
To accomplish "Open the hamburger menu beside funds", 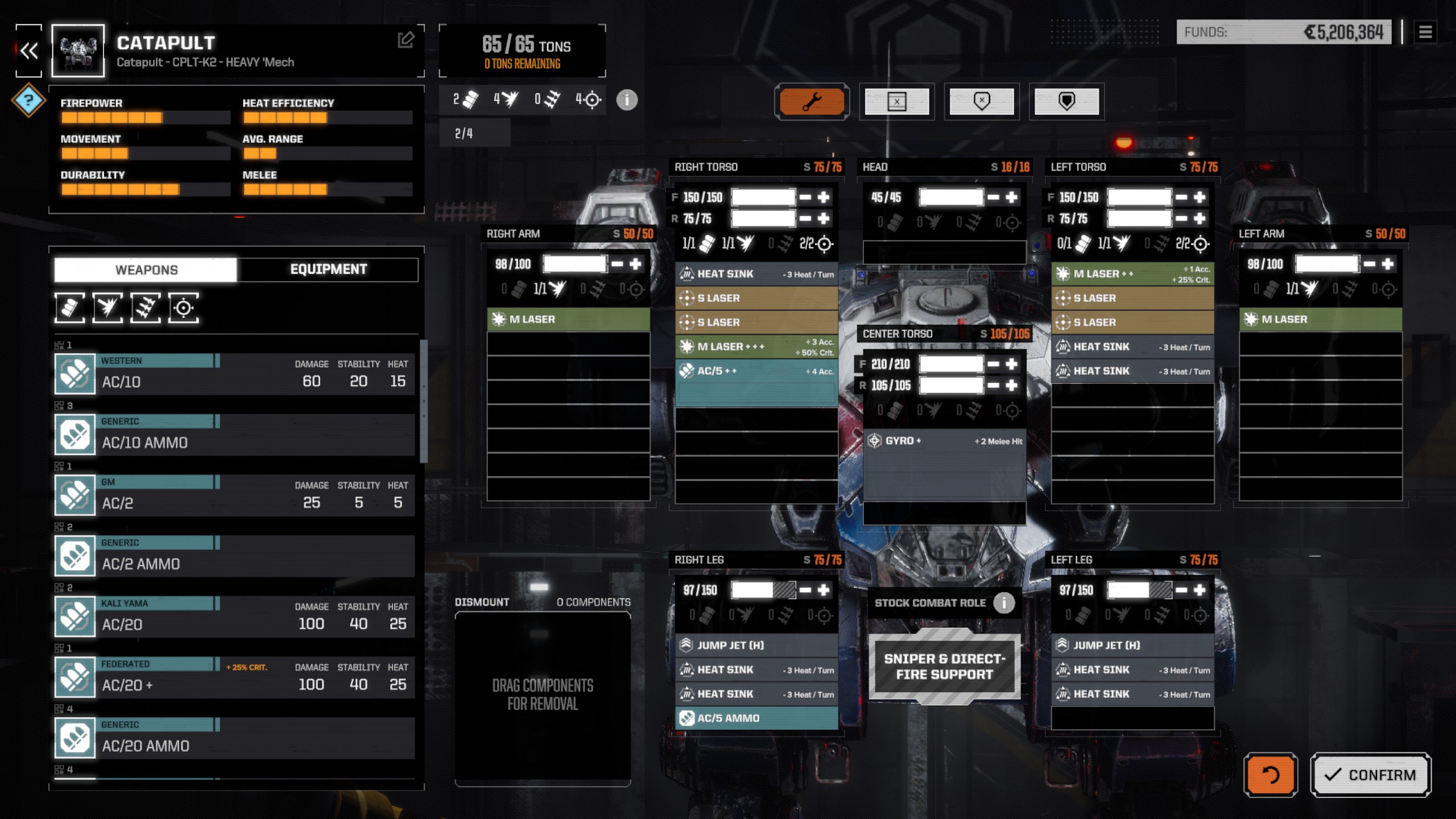I will (1425, 32).
